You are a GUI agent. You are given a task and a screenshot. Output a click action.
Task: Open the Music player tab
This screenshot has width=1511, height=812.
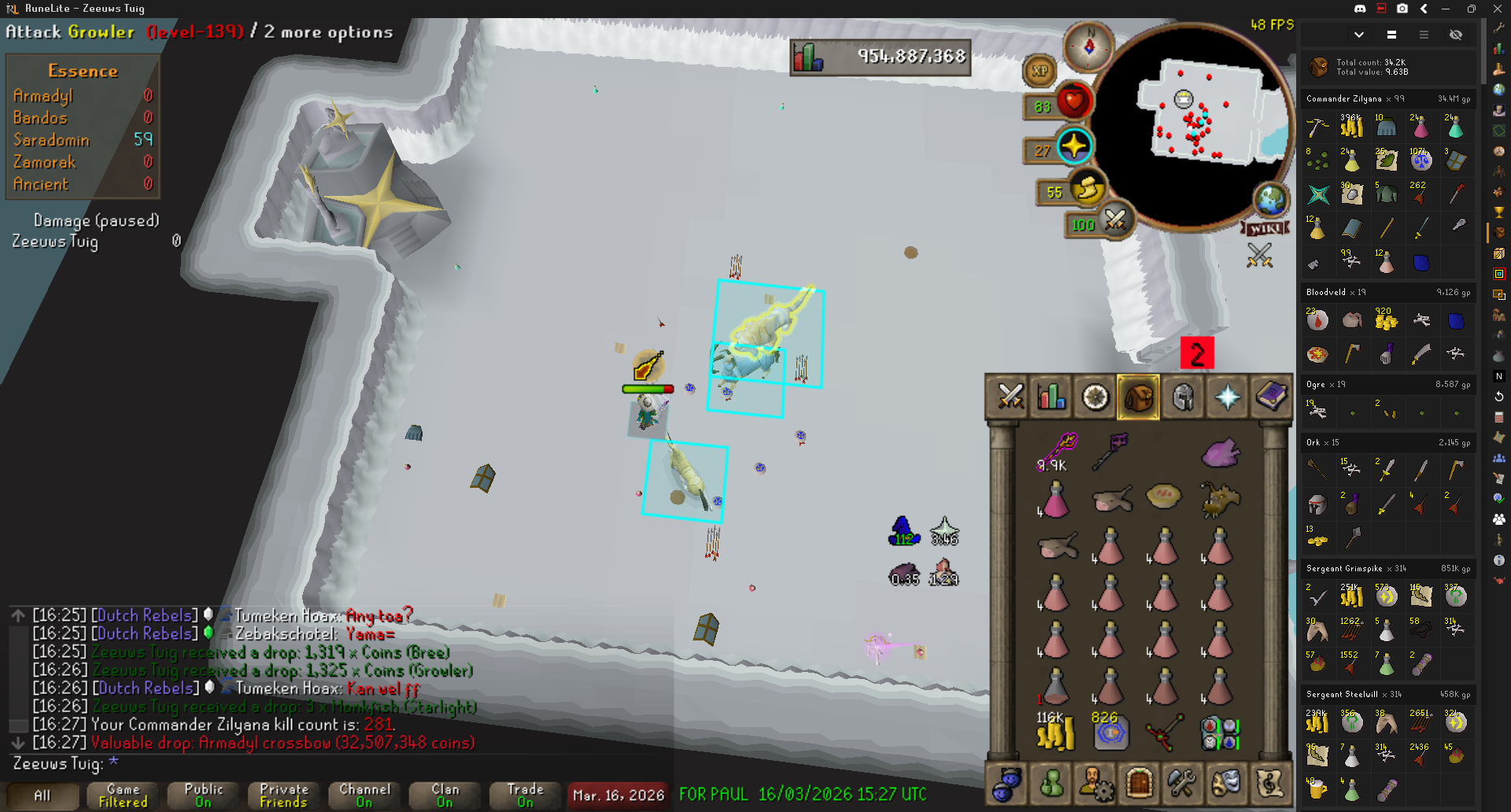(x=1269, y=783)
